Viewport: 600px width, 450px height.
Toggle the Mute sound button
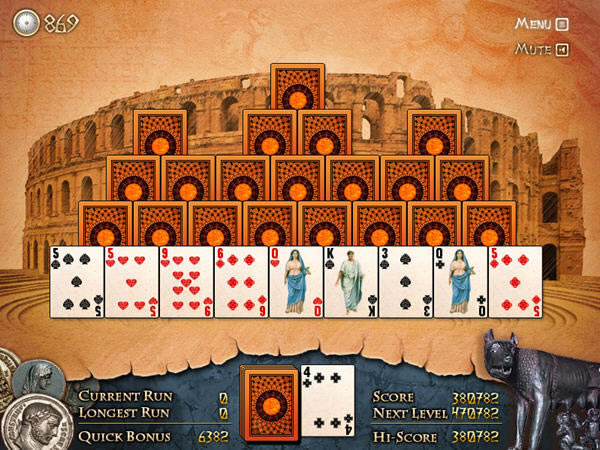pos(541,49)
